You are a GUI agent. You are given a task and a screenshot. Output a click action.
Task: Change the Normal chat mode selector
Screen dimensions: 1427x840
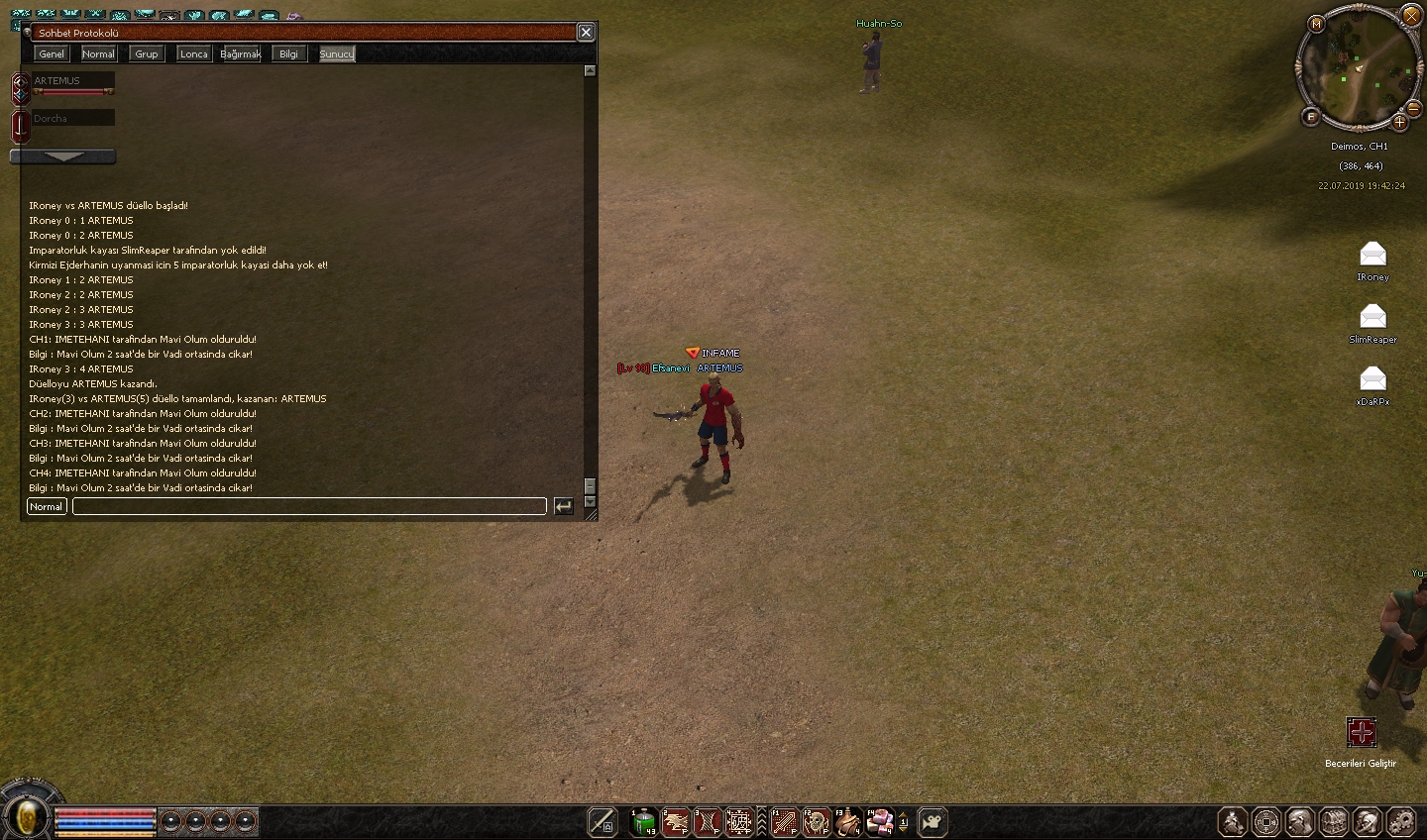click(46, 506)
